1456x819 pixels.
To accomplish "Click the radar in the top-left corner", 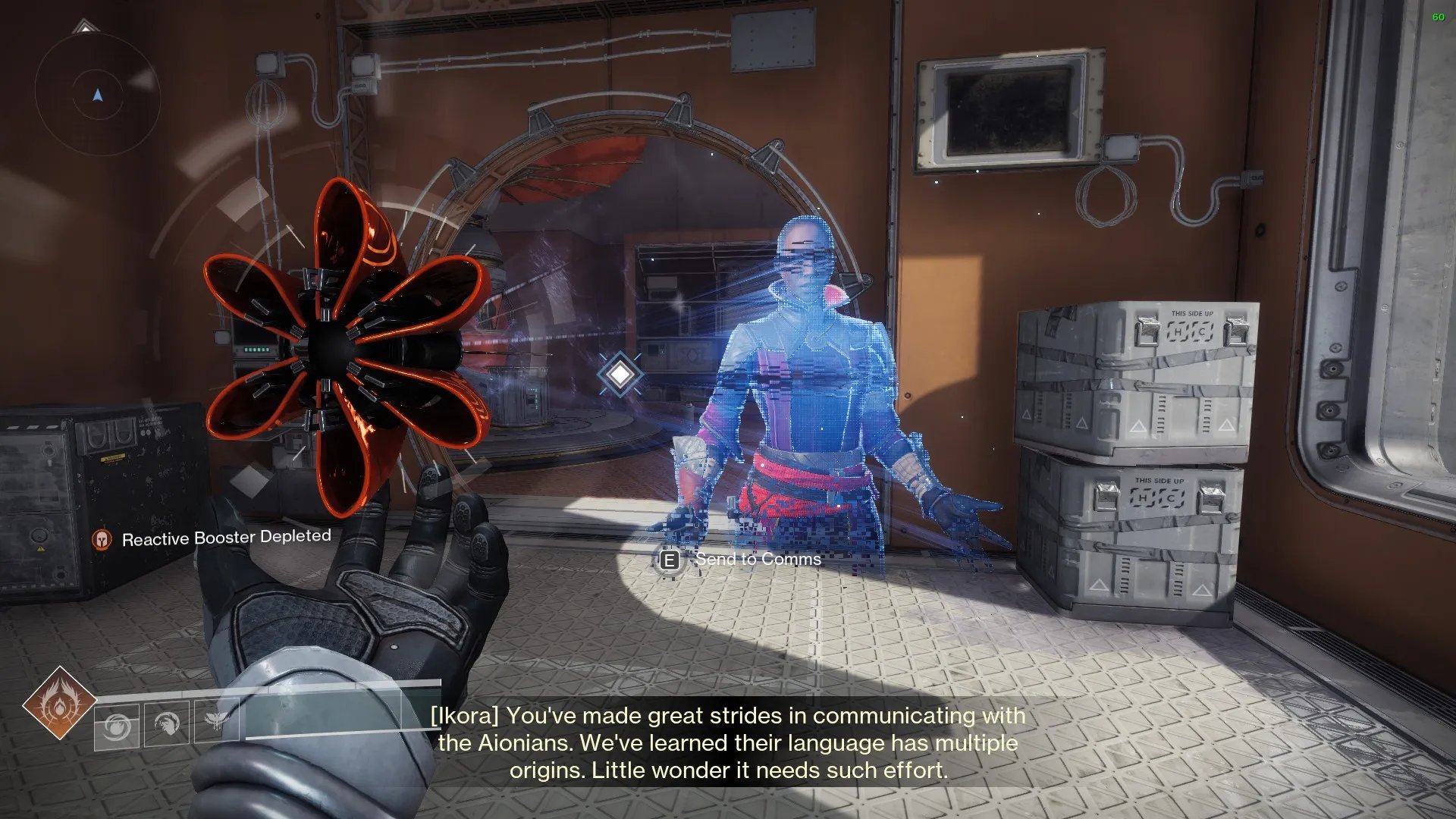I will point(97,95).
